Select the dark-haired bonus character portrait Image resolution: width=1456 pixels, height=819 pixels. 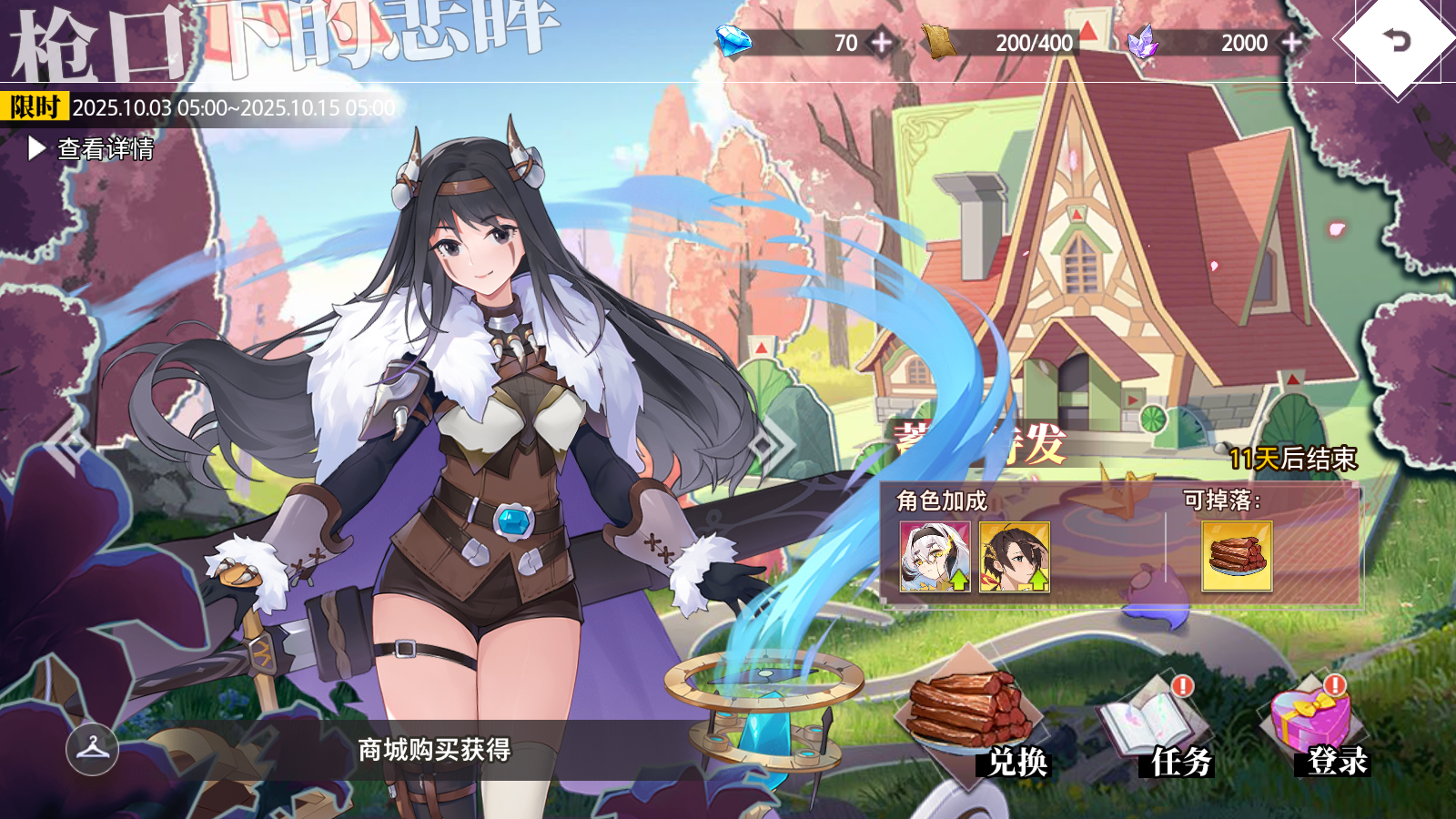point(1015,556)
